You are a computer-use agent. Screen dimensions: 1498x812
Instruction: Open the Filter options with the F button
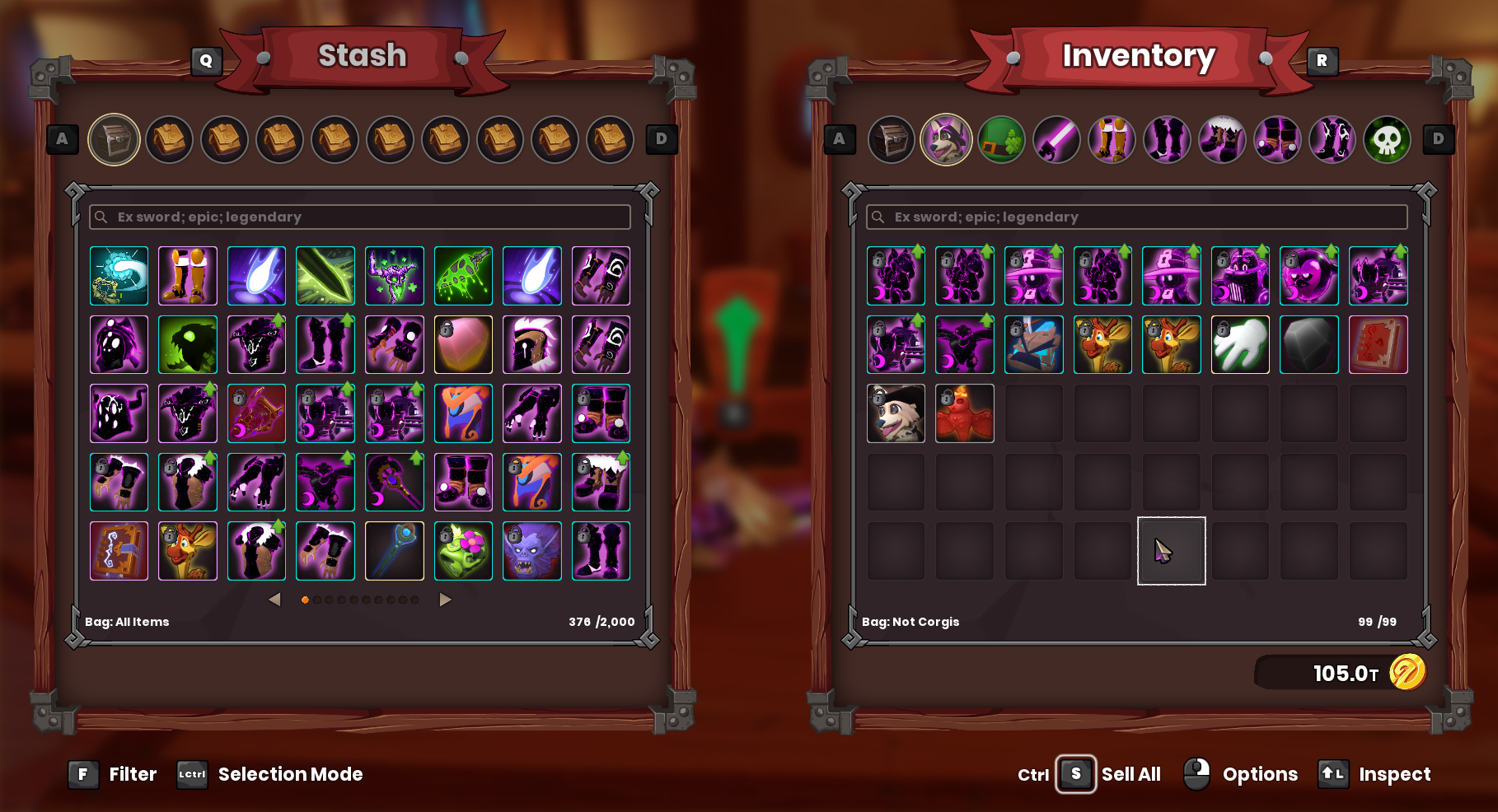pyautogui.click(x=82, y=774)
